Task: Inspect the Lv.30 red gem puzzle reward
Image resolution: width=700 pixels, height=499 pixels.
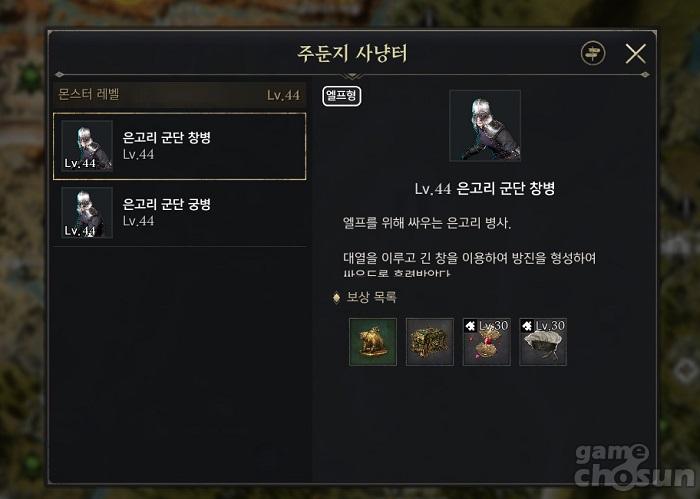Action: click(x=487, y=342)
